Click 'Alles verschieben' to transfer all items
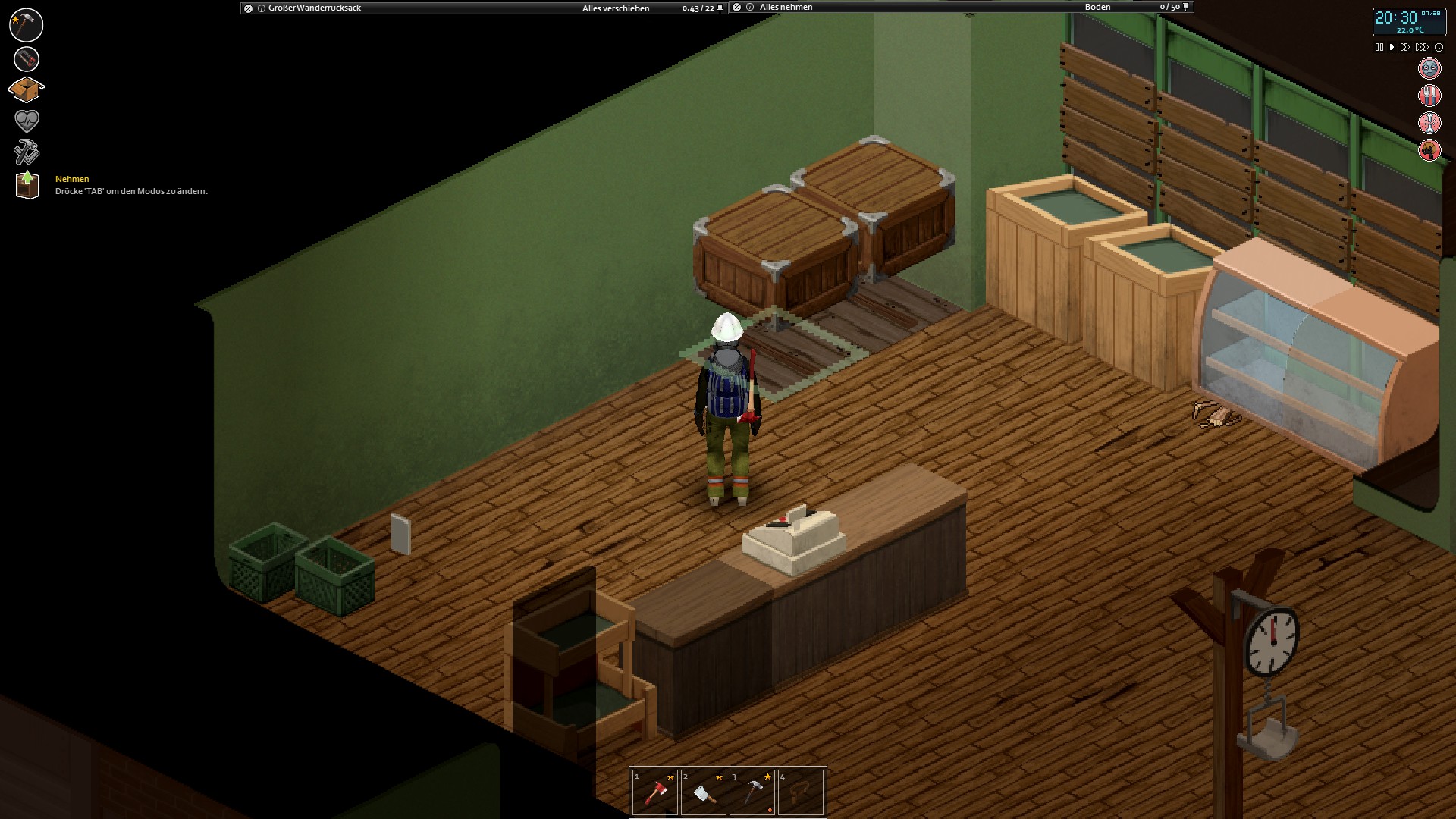 (x=616, y=8)
